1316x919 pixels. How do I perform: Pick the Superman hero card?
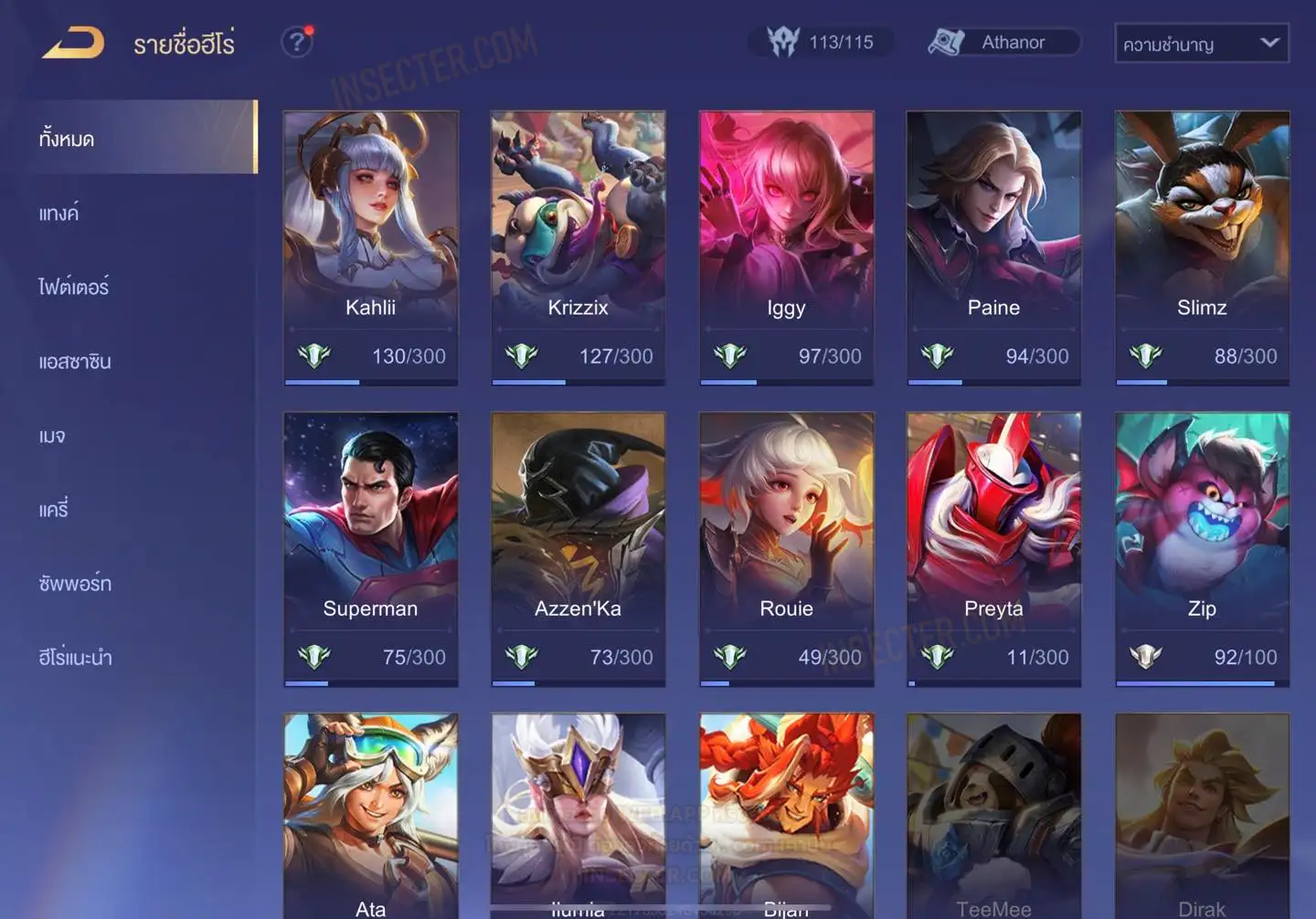pyautogui.click(x=370, y=548)
